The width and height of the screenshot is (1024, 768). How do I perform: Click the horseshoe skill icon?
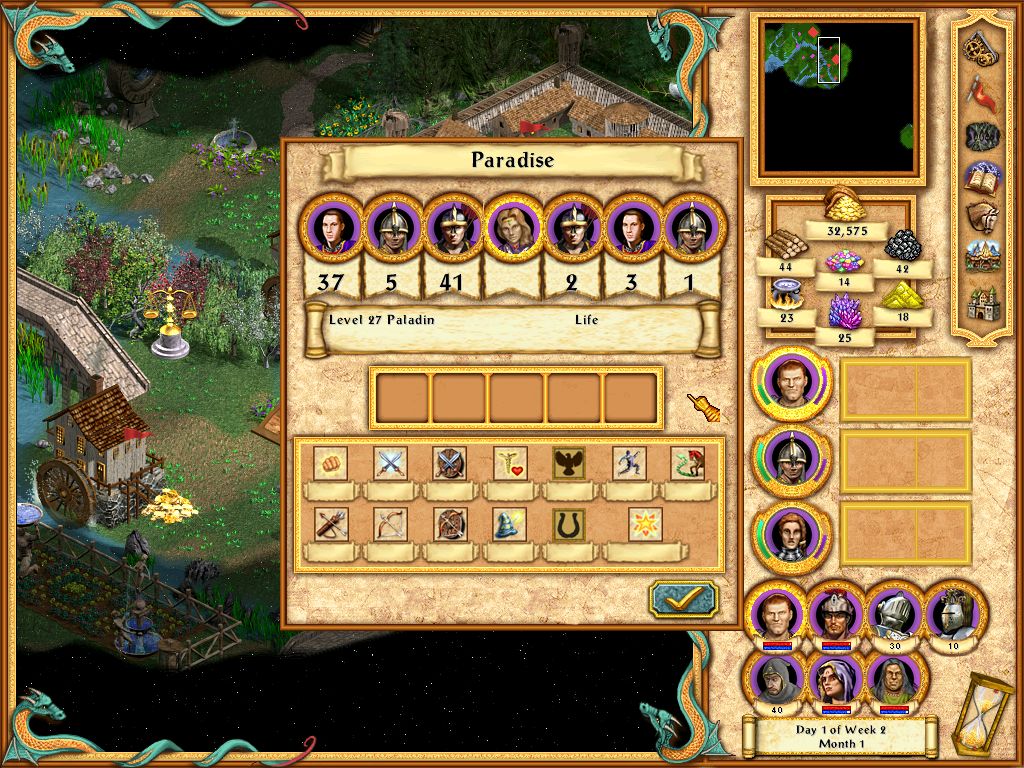coord(569,524)
